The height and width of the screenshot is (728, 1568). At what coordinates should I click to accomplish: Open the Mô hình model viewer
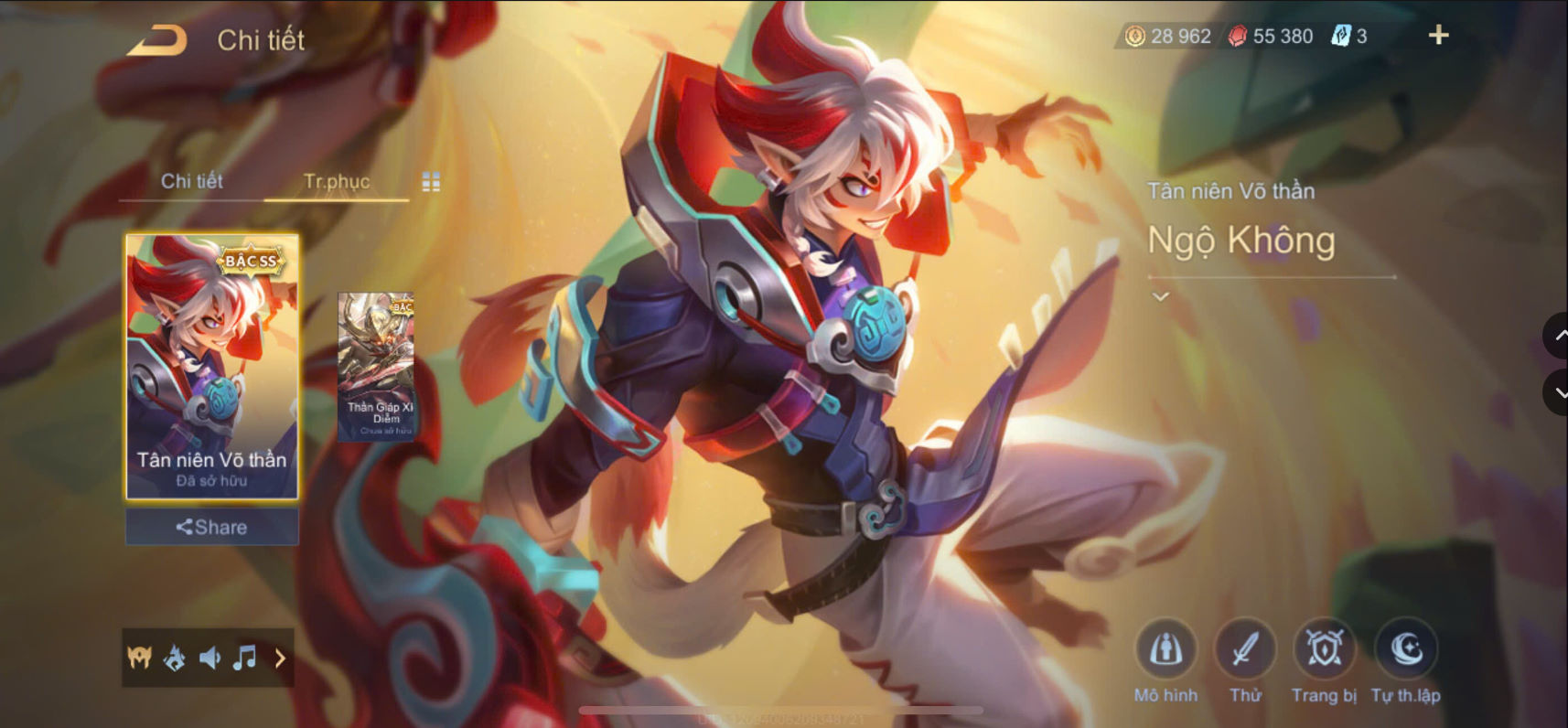click(1165, 651)
